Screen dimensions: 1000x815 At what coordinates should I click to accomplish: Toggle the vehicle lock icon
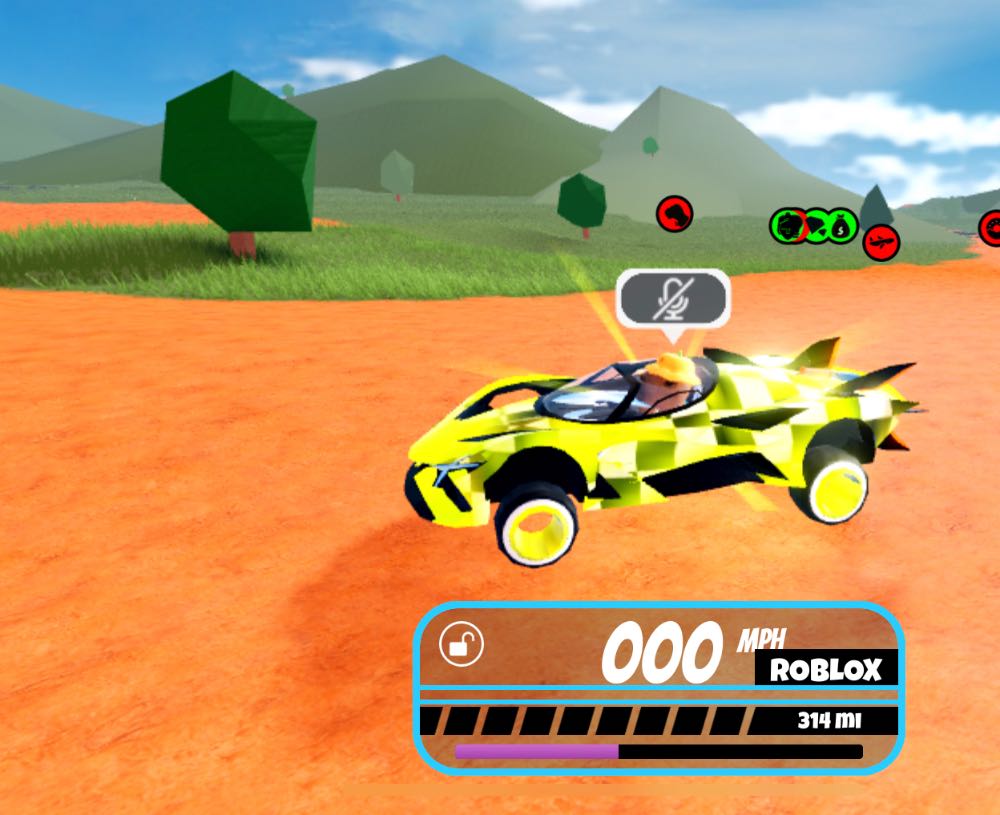coord(461,645)
